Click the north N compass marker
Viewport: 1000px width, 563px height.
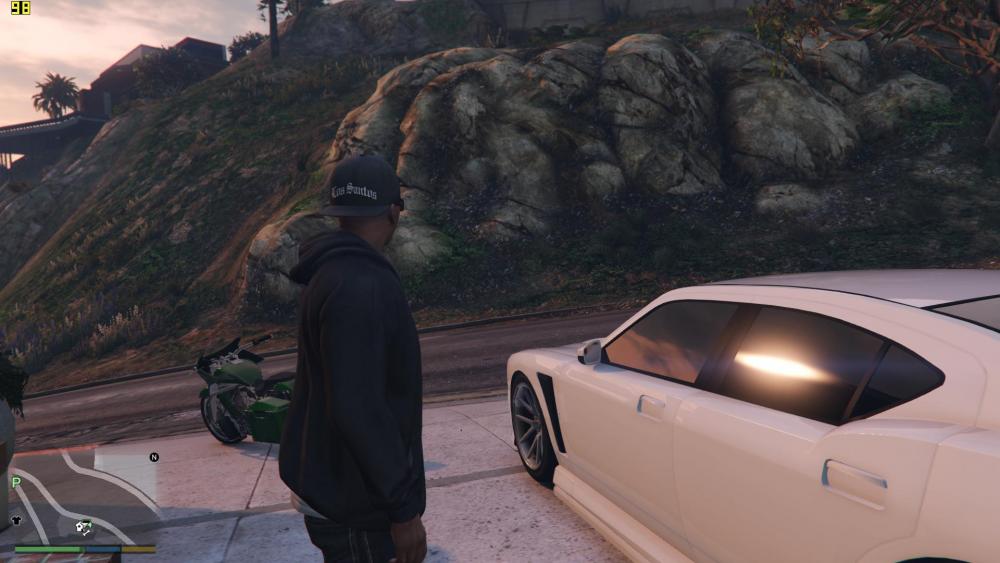(154, 457)
